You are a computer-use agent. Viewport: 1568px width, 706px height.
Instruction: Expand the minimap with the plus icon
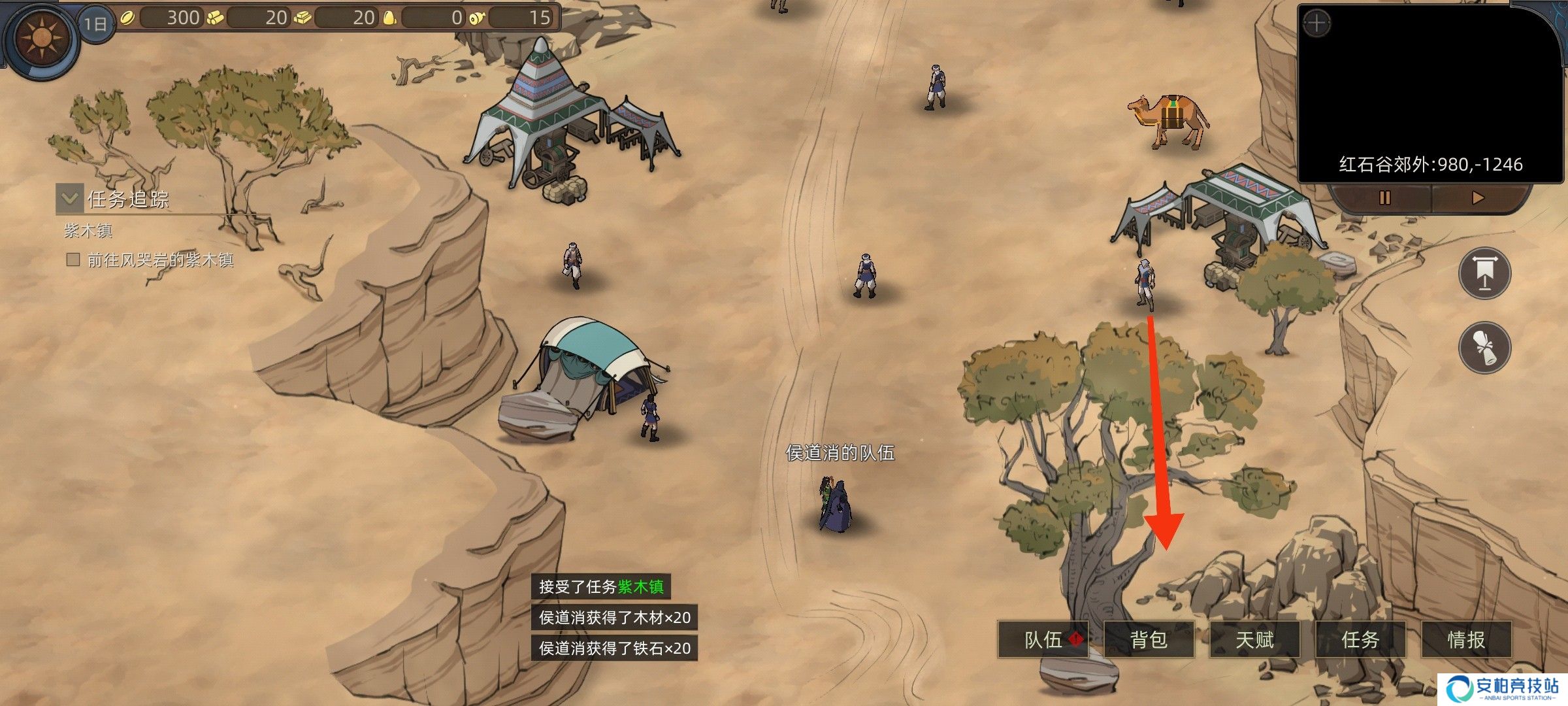[x=1316, y=25]
